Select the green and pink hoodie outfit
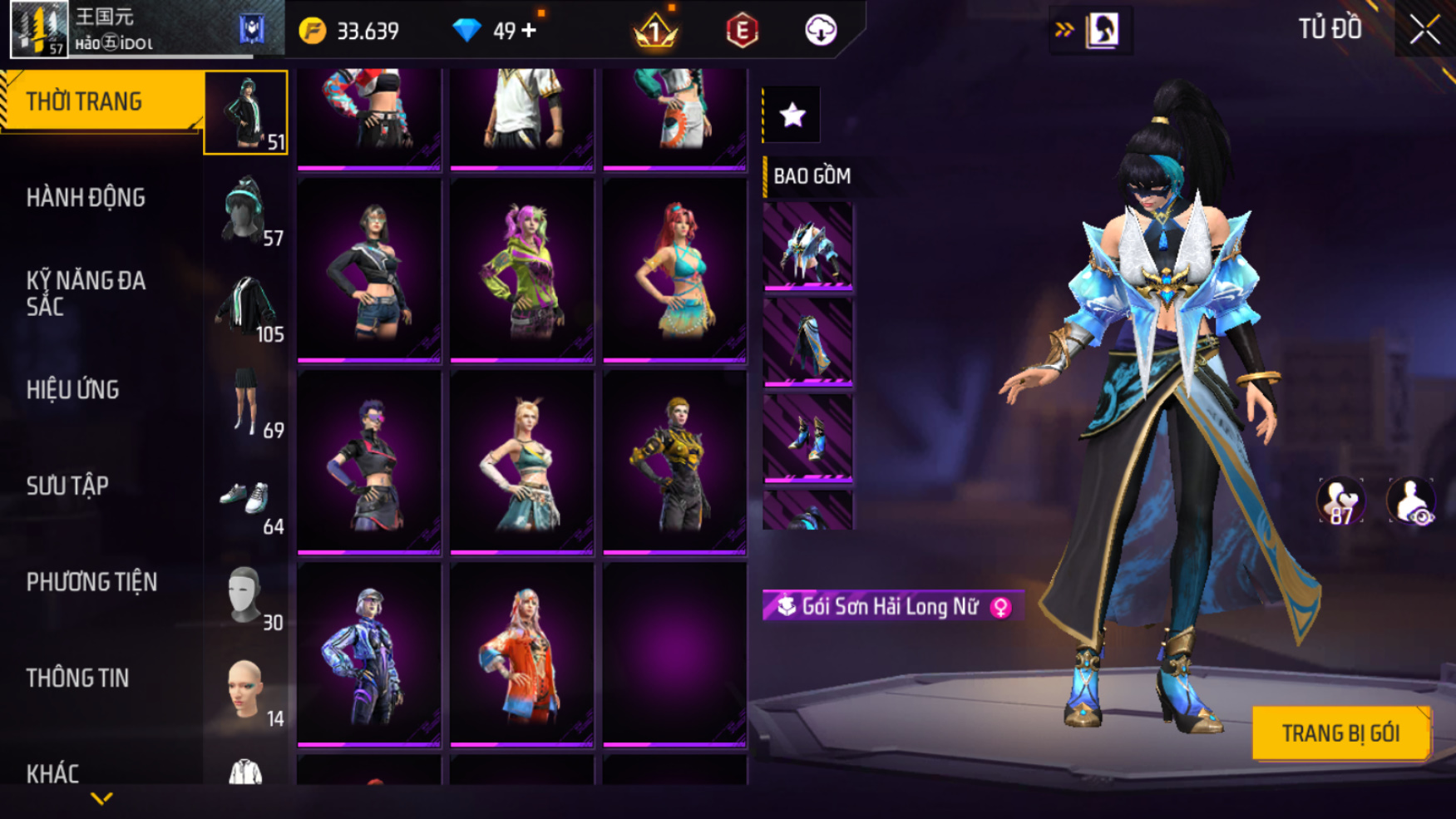This screenshot has width=1456, height=819. [x=521, y=271]
